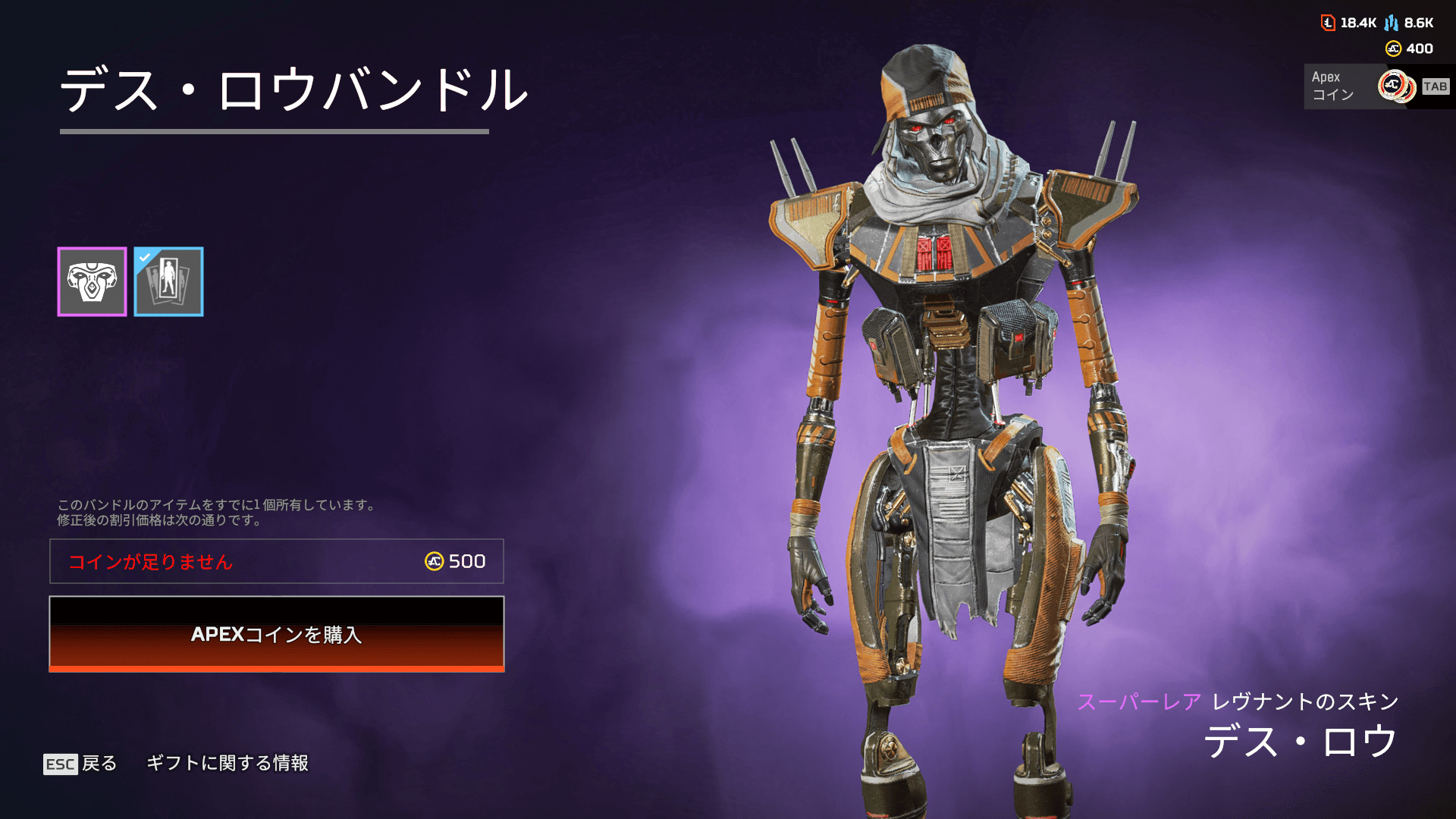Select the Revenant skin bundle item thumbnail
The width and height of the screenshot is (1456, 819).
pos(92,281)
